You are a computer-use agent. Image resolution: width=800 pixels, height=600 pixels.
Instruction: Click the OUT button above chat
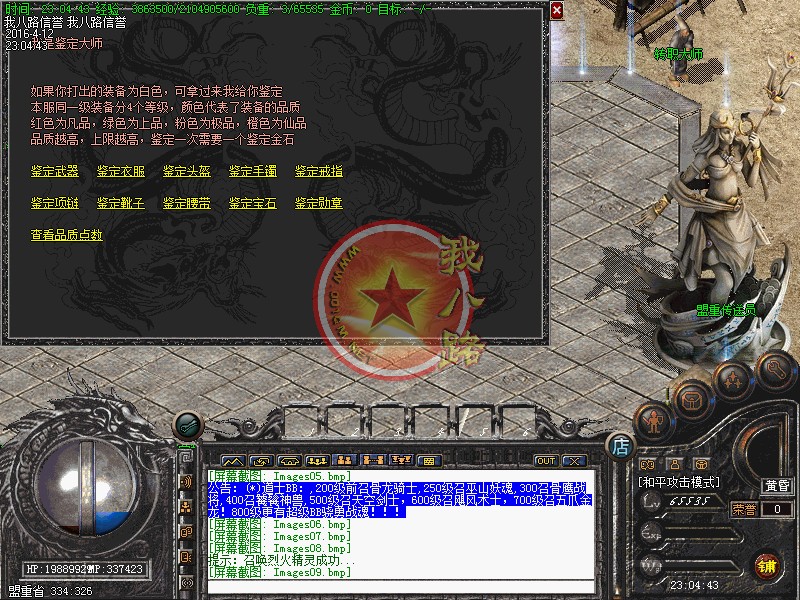point(546,461)
